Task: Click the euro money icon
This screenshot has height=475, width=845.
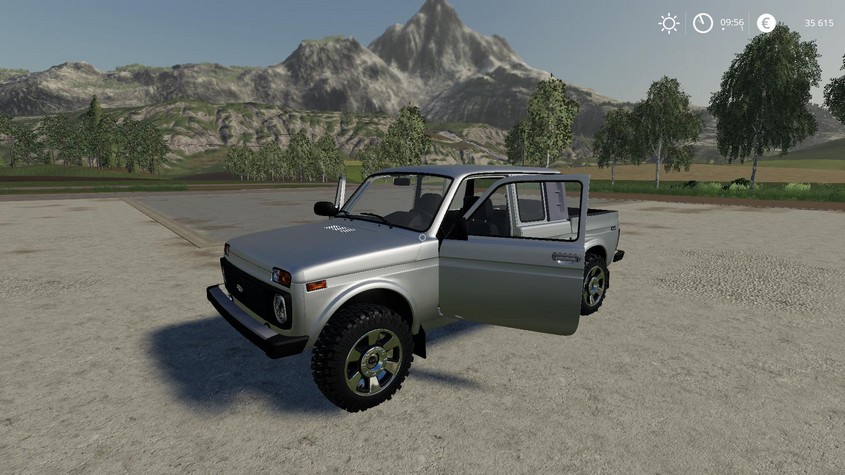Action: tap(766, 23)
